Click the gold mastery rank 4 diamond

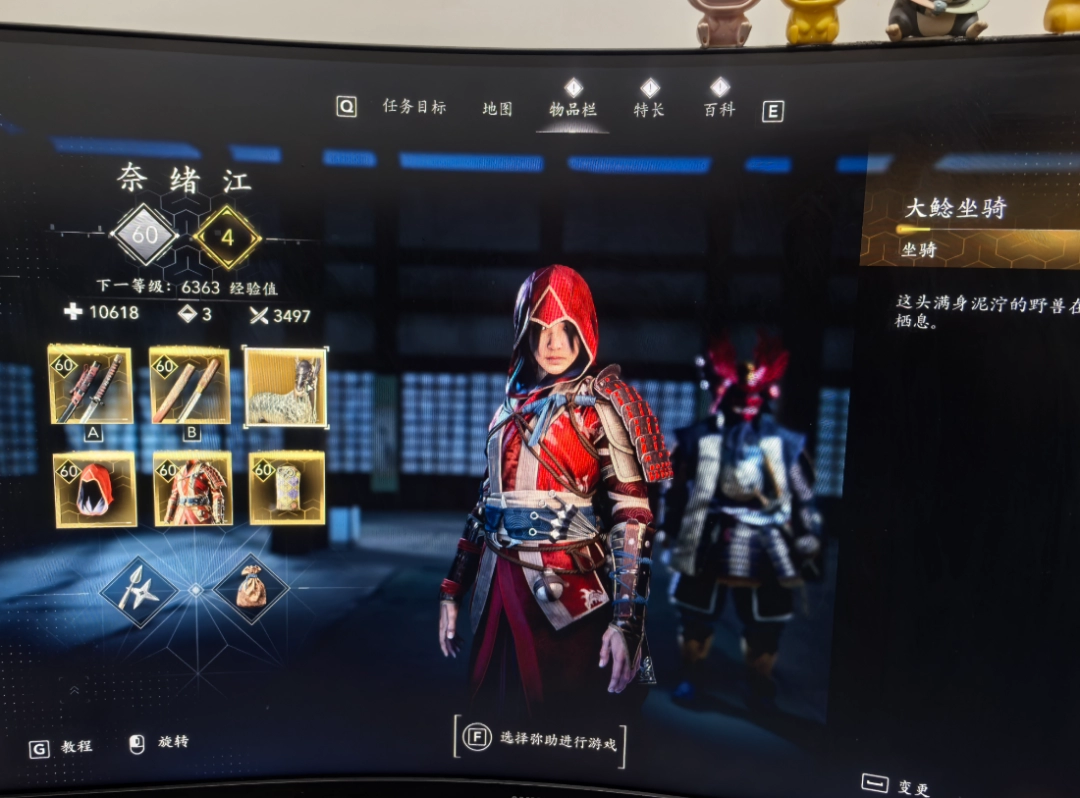pyautogui.click(x=227, y=238)
